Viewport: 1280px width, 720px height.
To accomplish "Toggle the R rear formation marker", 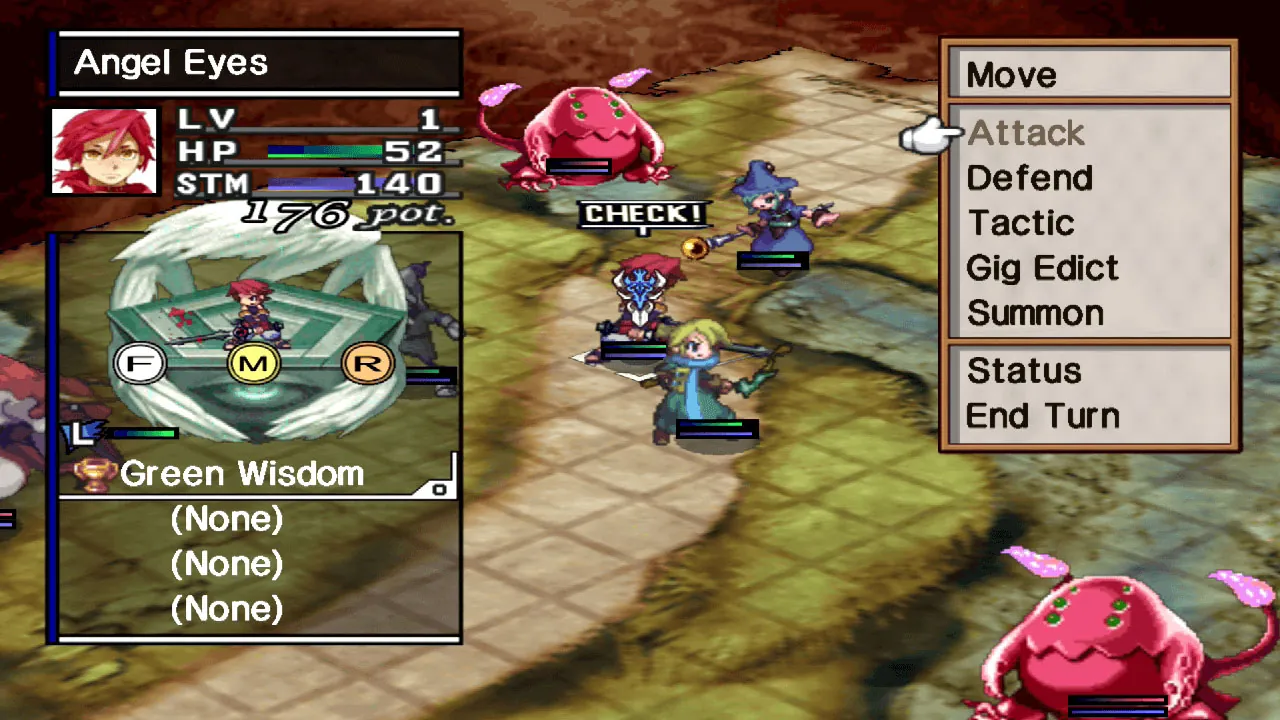I will (x=368, y=363).
